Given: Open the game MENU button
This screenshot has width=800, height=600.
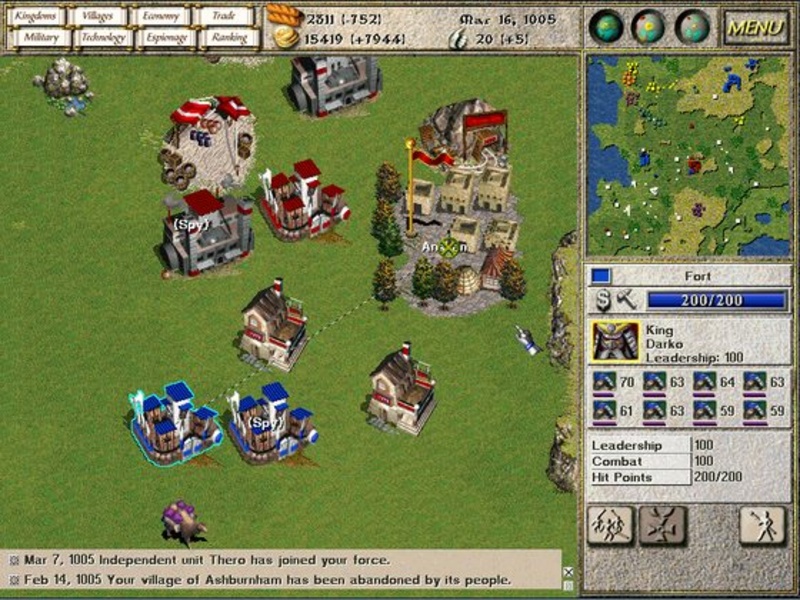Looking at the screenshot, I should coord(756,27).
